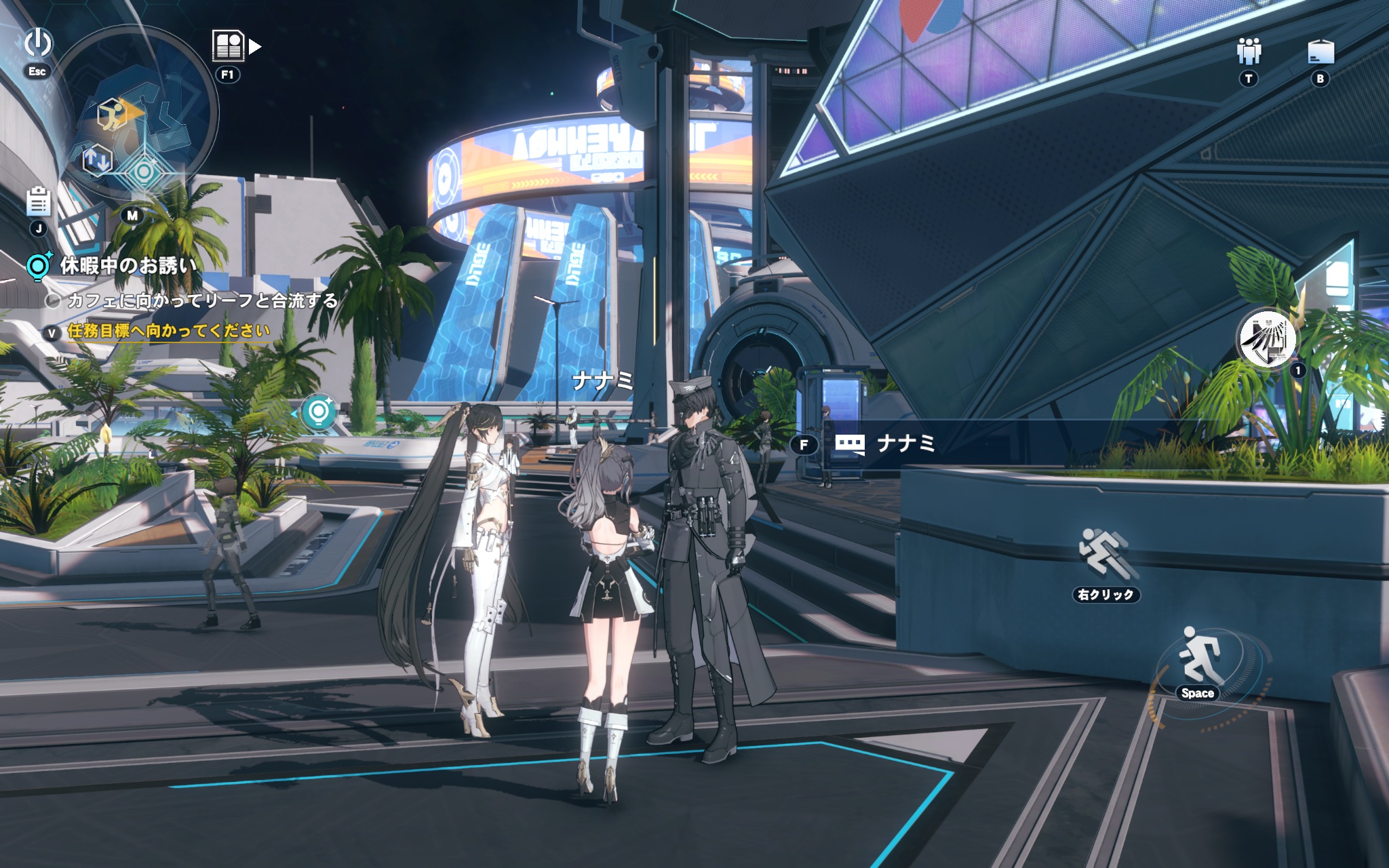Open the guide book icon
Image resolution: width=1389 pixels, height=868 pixels.
(228, 46)
